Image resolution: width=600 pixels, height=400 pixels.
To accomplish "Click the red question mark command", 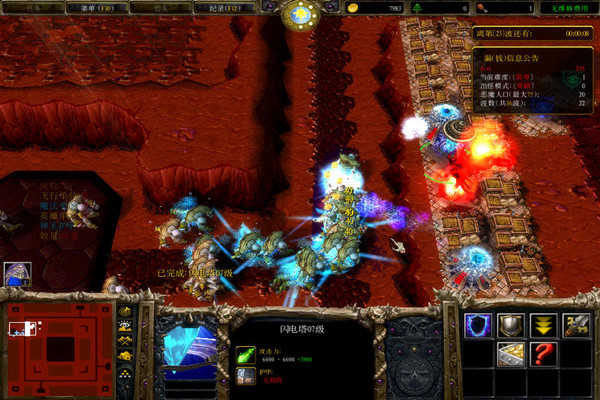I will tap(543, 353).
